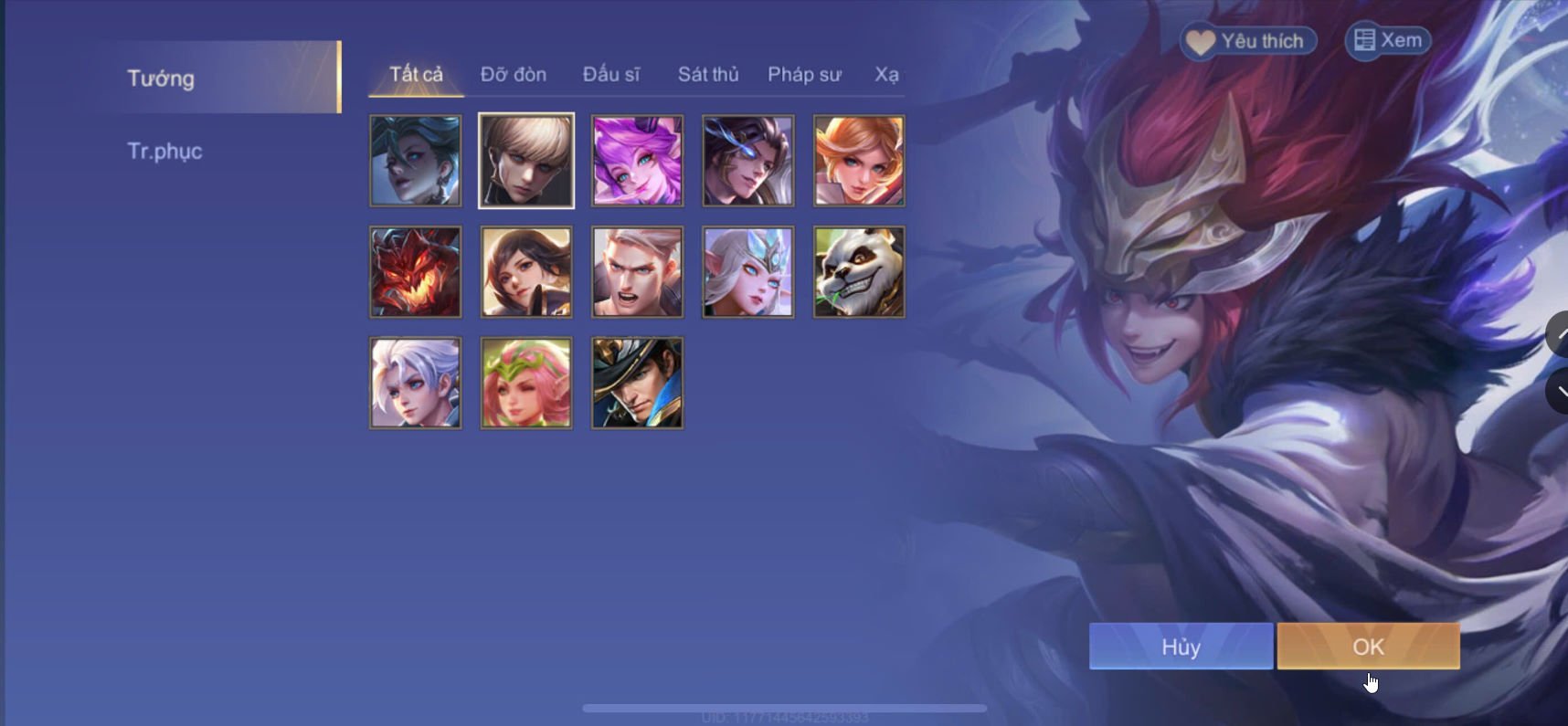
Task: Deselect the highlighted blond hero portrait
Action: [x=526, y=161]
